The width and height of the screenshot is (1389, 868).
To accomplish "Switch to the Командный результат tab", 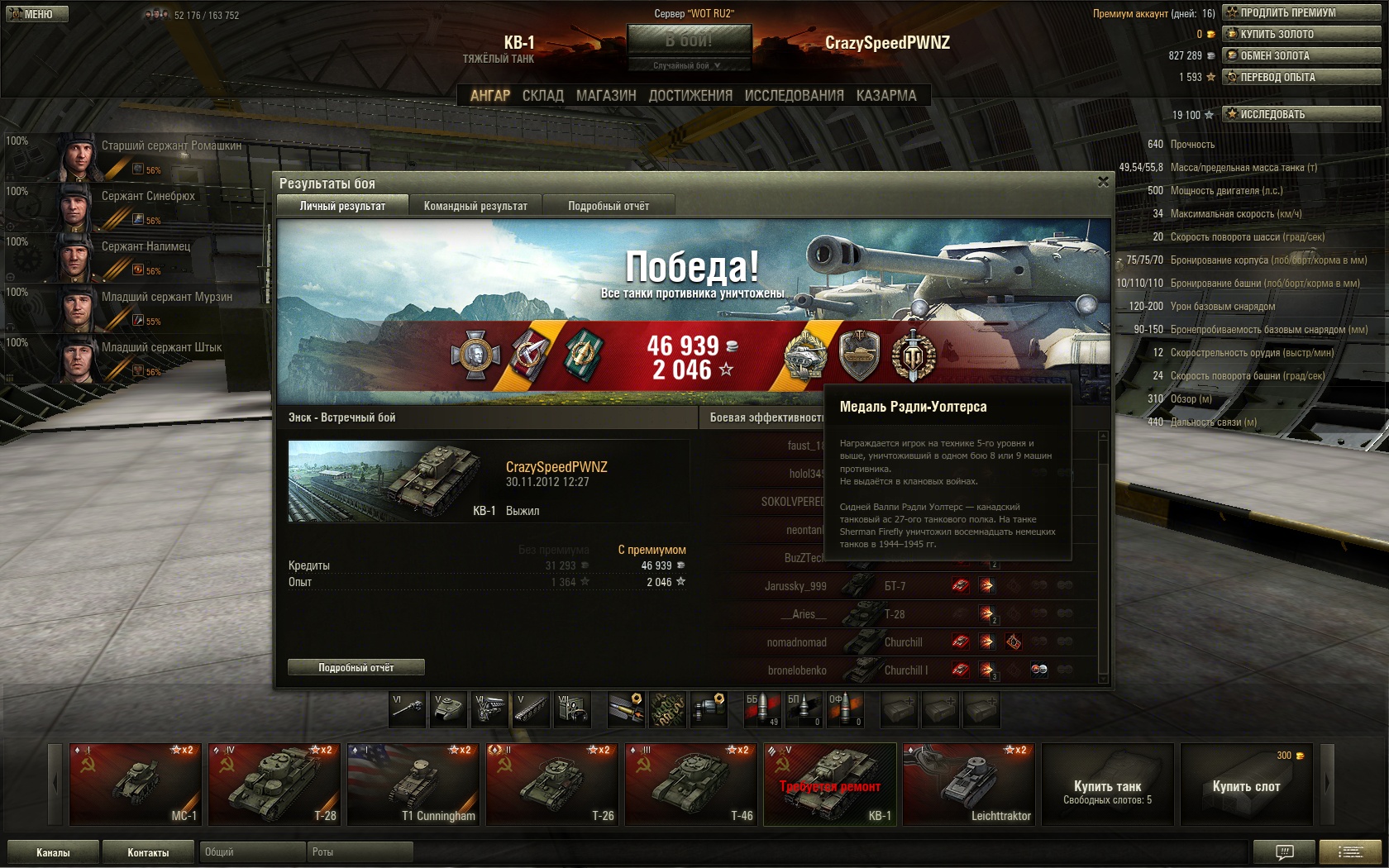I will 475,206.
